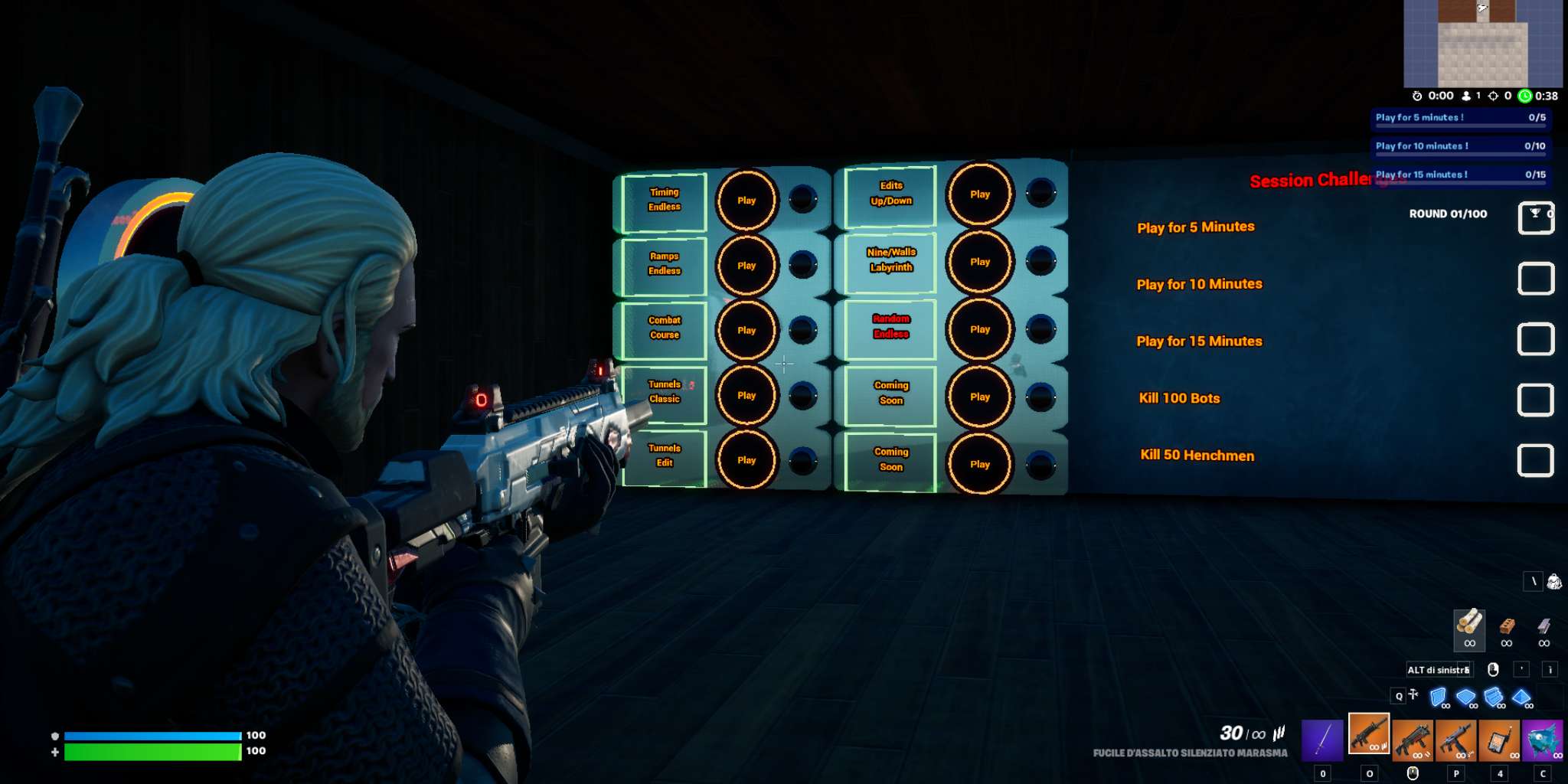Select the floor building piece
This screenshot has width=1568, height=784.
(1466, 697)
